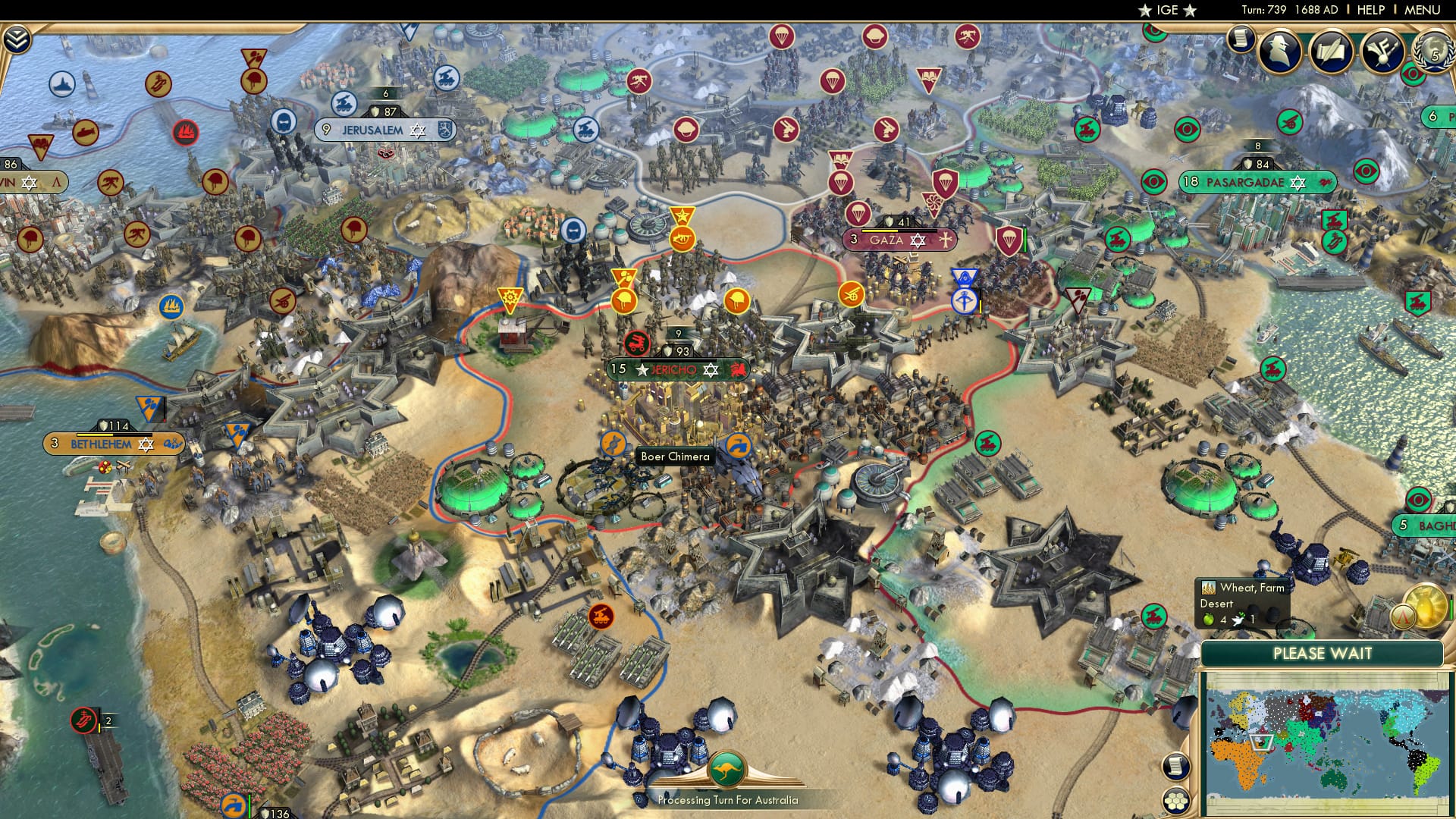Screen dimensions: 1456x819
Task: Open the notifications scroll icon at top right
Action: pyautogui.click(x=1241, y=39)
